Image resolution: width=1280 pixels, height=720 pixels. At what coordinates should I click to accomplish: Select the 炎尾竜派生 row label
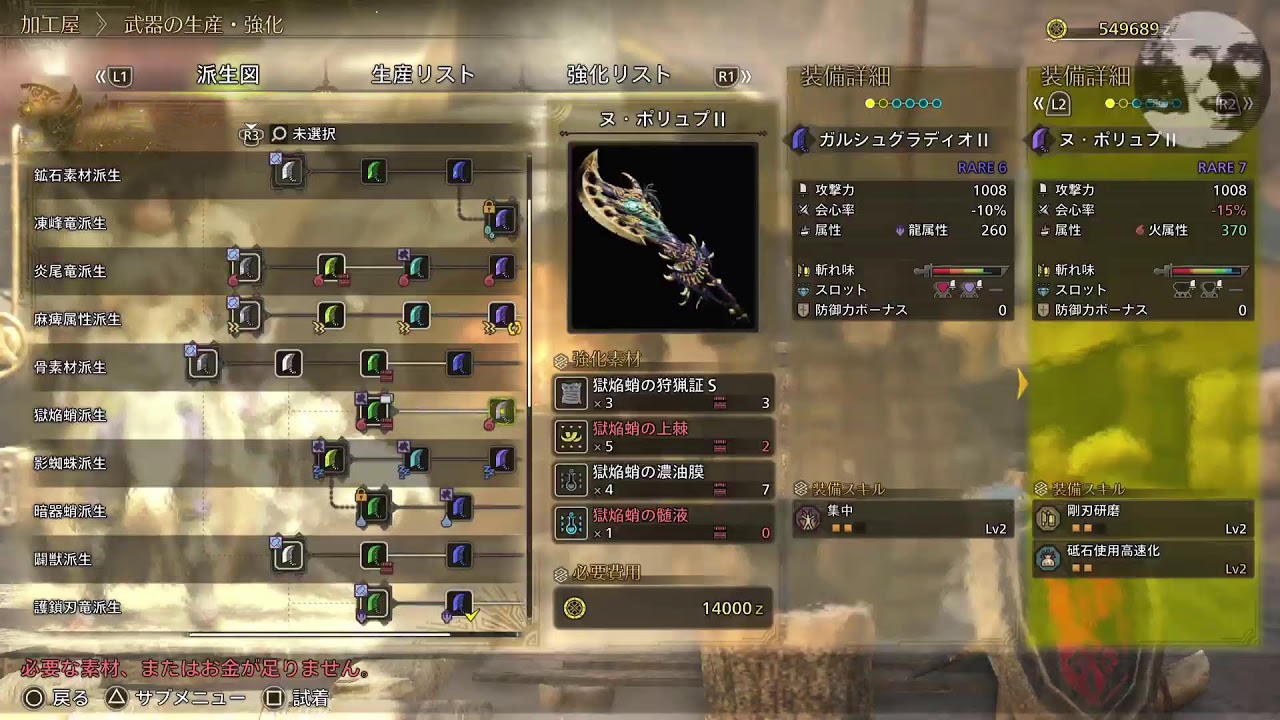tap(70, 271)
